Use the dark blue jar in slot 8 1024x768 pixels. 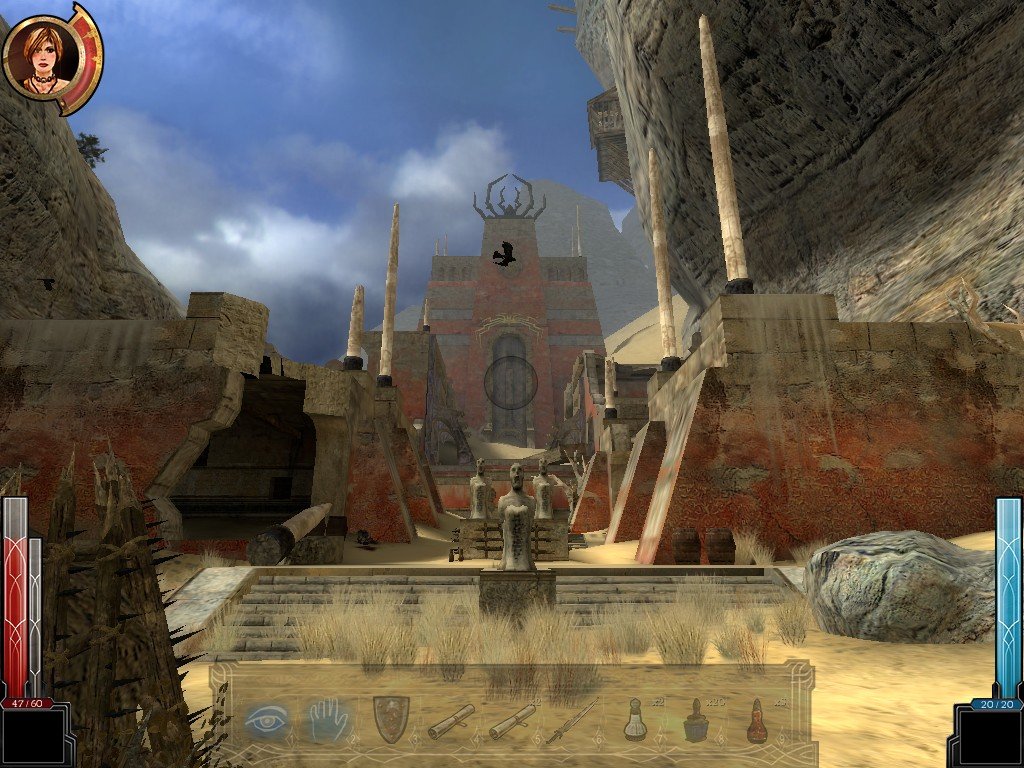696,720
